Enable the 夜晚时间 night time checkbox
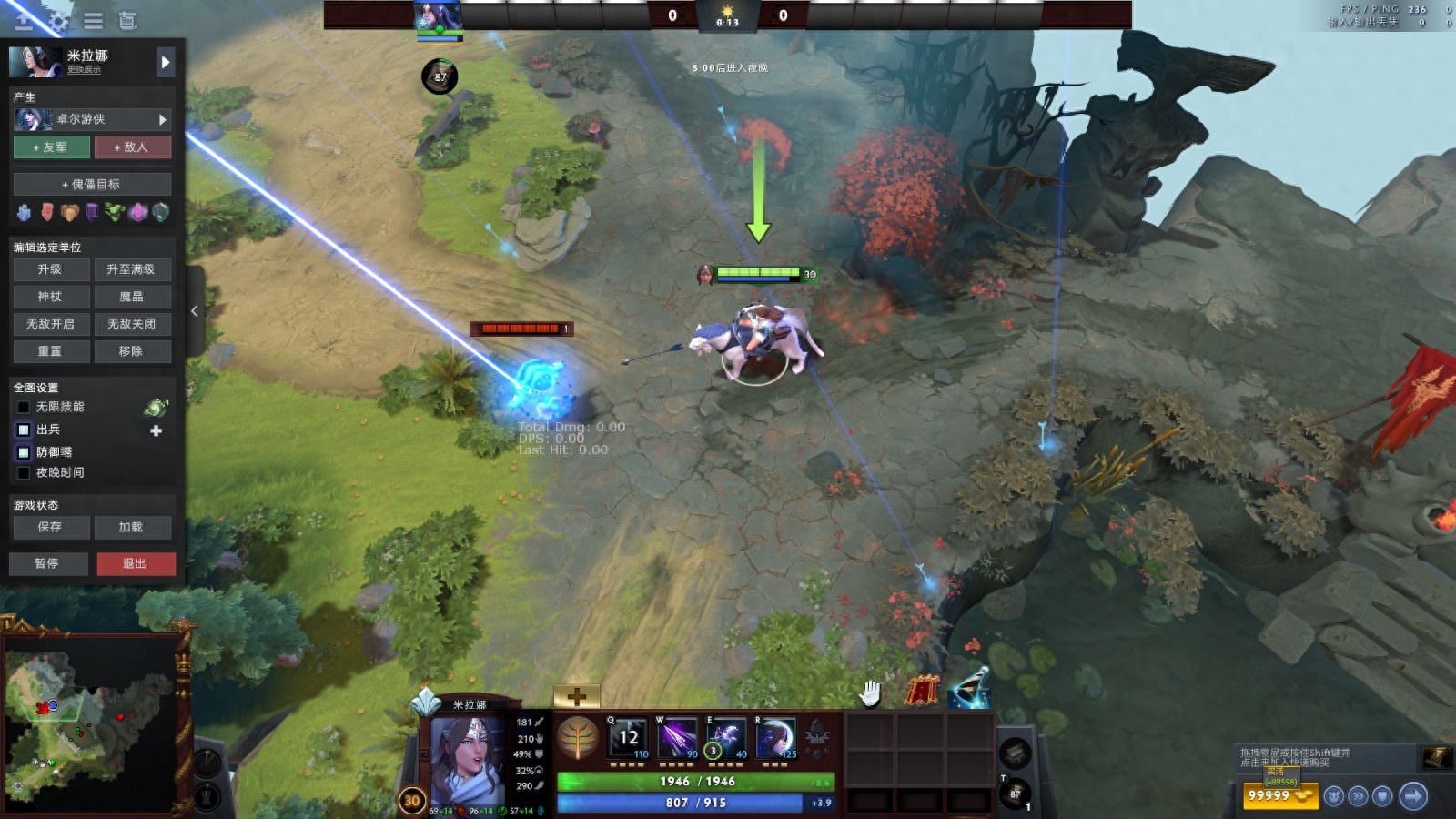This screenshot has width=1456, height=819. [24, 473]
